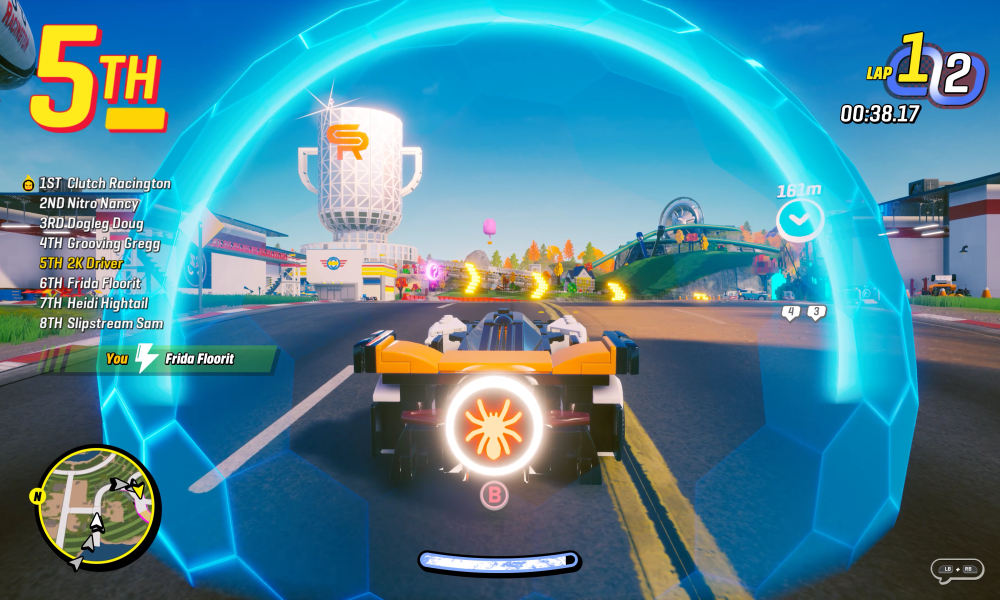This screenshot has height=600, width=1000.
Task: Click Slipstream Sam's leaderboard entry
Action: click(101, 323)
